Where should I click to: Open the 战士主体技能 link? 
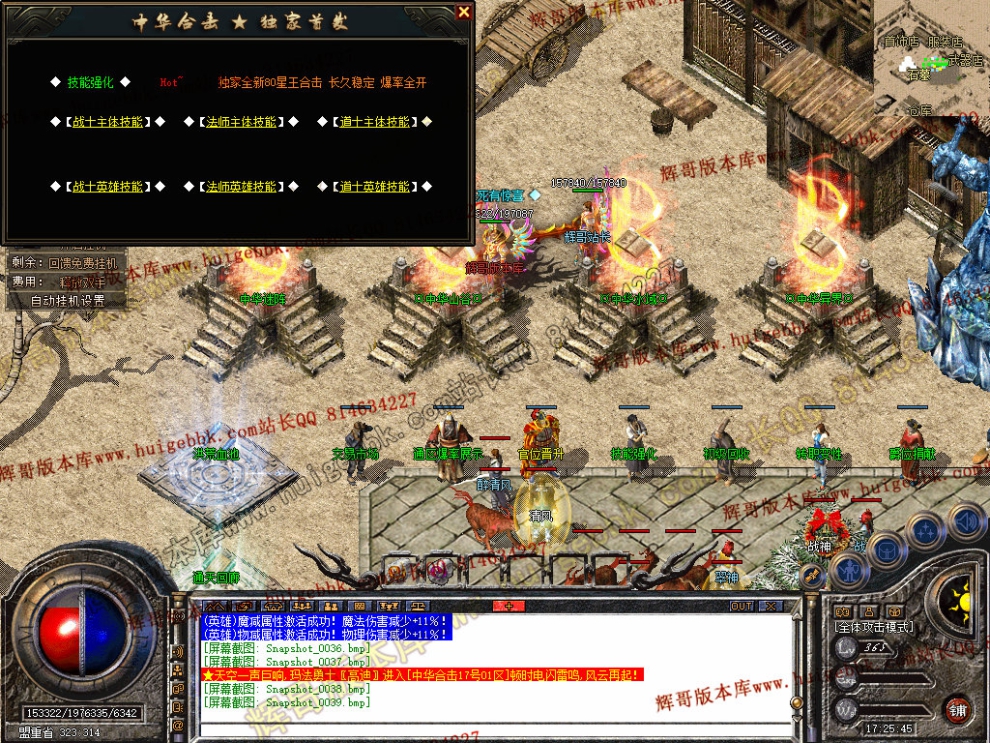pyautogui.click(x=107, y=122)
